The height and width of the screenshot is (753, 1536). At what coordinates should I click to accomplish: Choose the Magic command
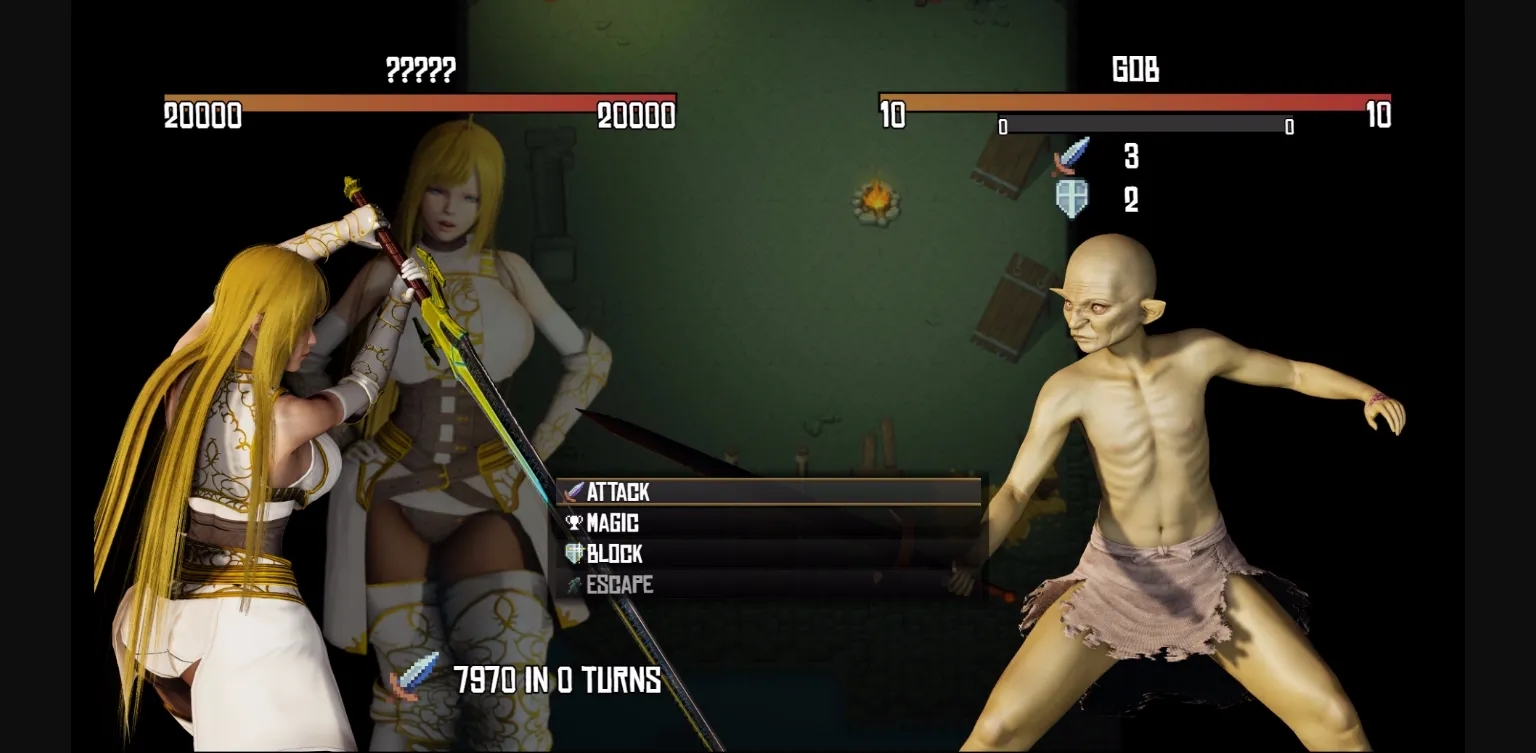[x=611, y=523]
